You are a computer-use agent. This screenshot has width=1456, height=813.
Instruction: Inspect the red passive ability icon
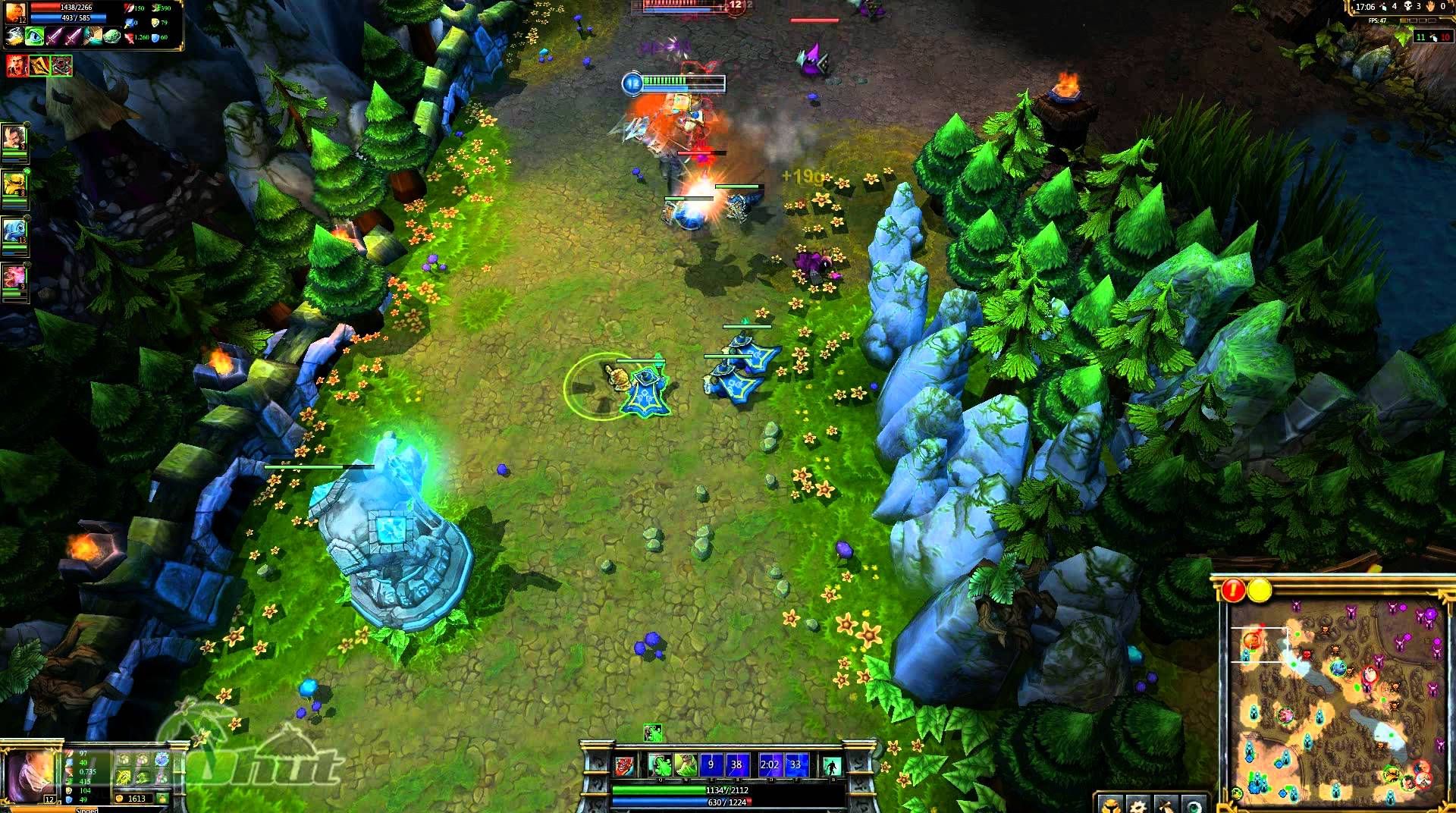click(x=624, y=766)
